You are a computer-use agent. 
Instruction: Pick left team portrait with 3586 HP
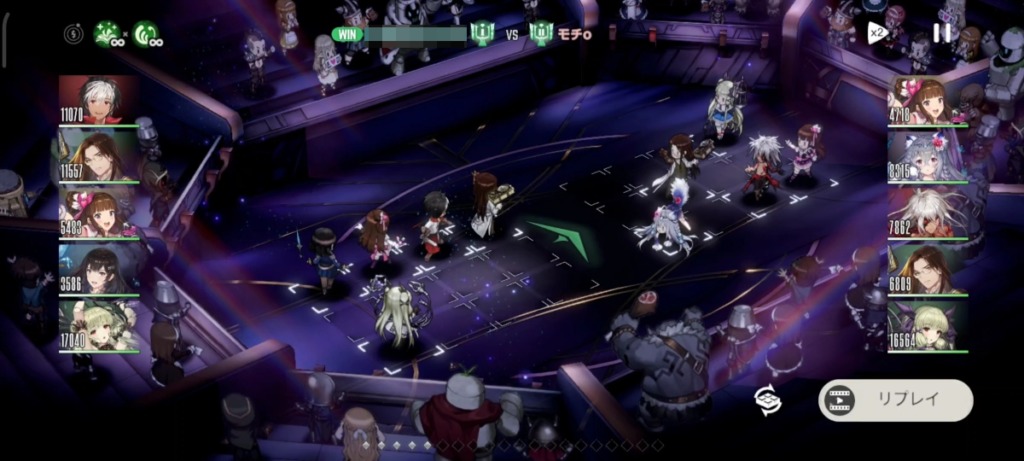98,269
